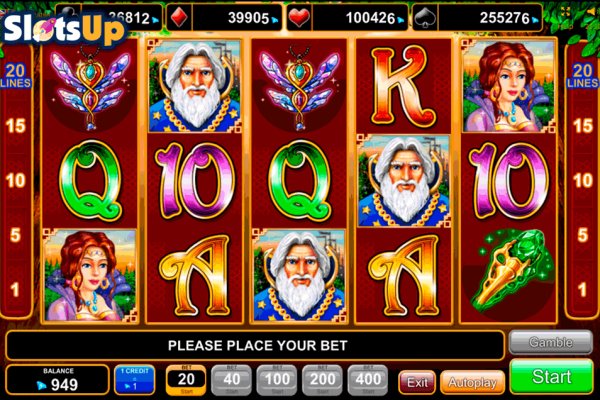Viewport: 600px width, 400px height.
Task: Click the green Start button
Action: pos(551,378)
